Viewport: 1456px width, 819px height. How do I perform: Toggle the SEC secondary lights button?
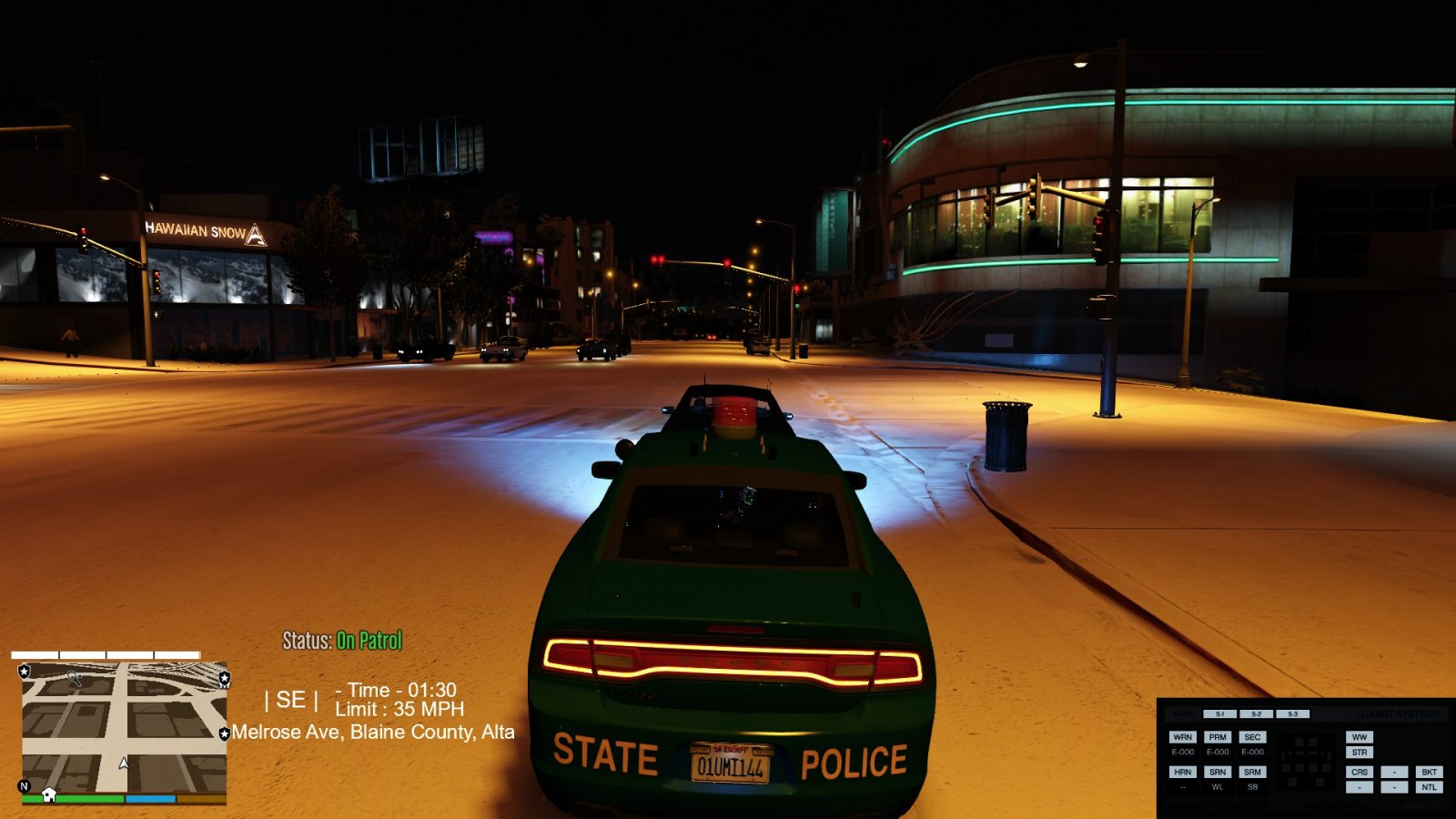(1252, 737)
